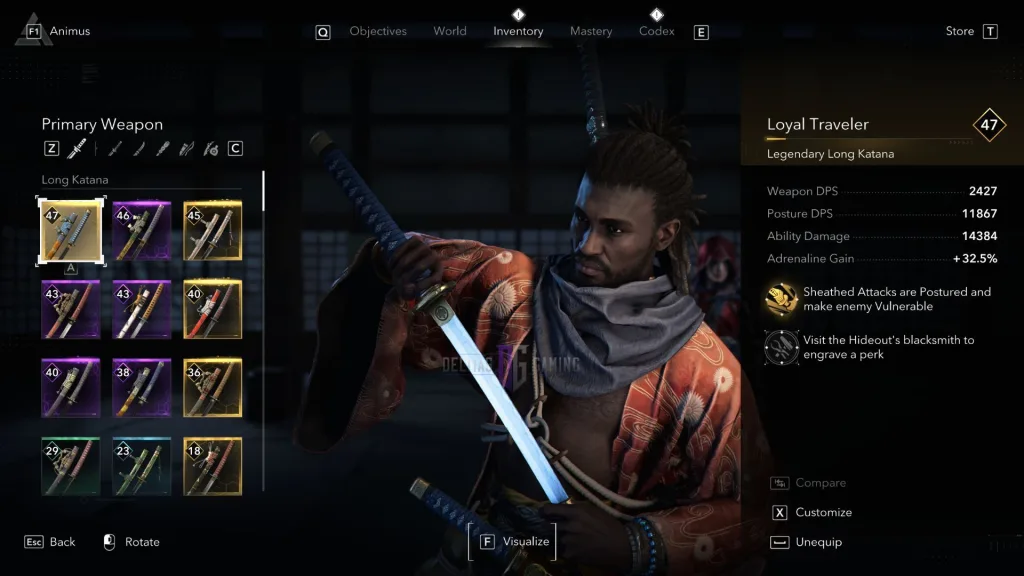Select the gold-bordered level 40 katana
The height and width of the screenshot is (576, 1024).
212,309
